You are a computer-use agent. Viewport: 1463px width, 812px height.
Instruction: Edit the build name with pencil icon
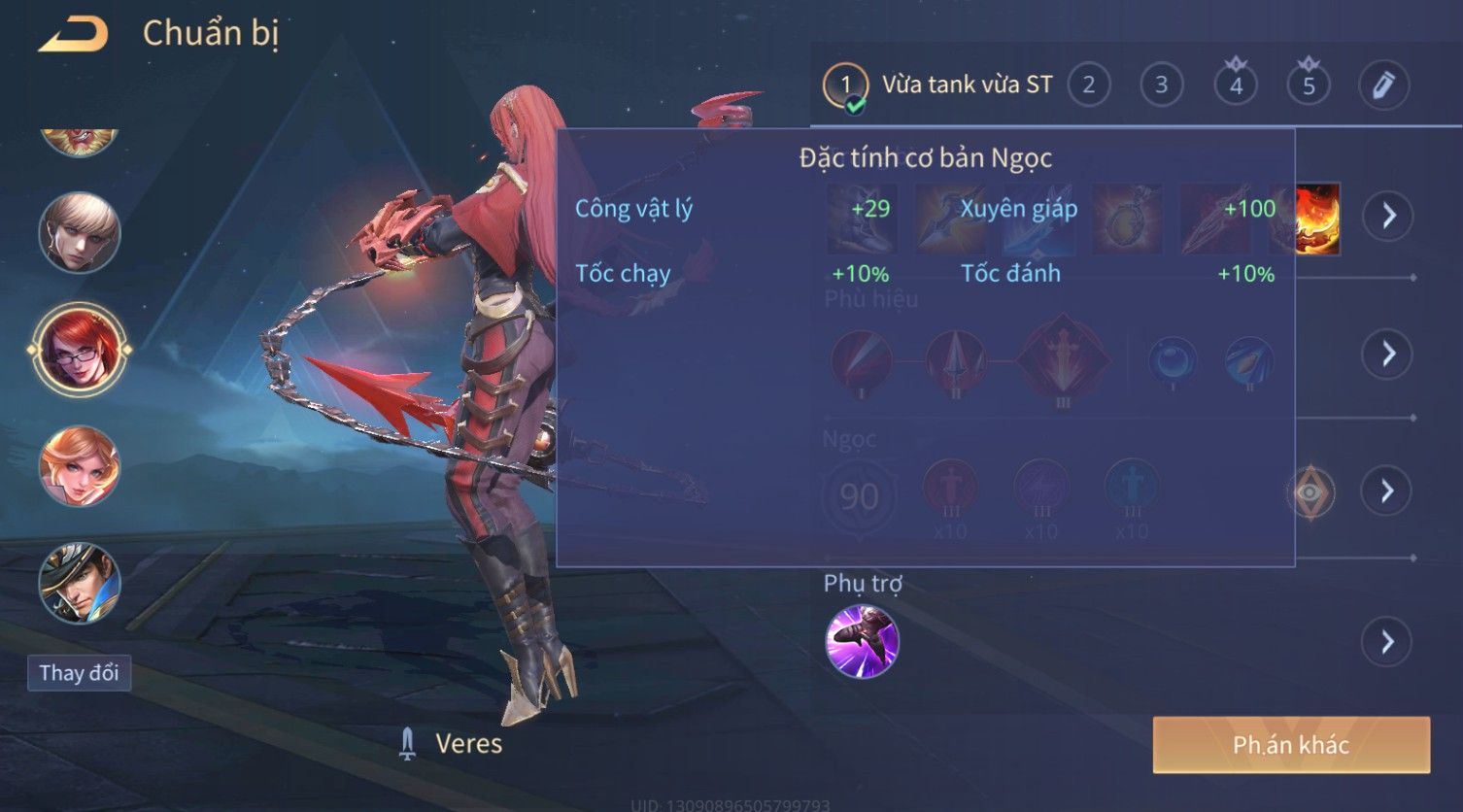(x=1383, y=85)
